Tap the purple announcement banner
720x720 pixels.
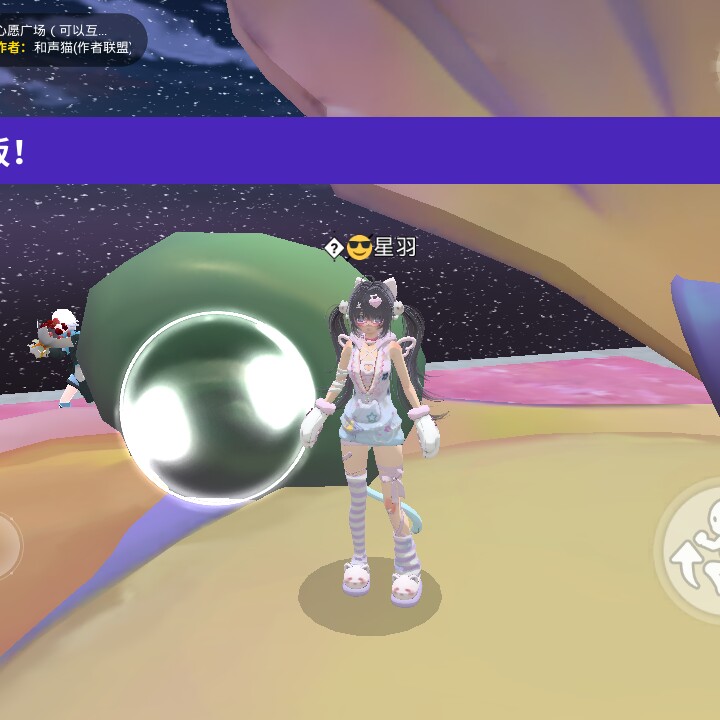(x=360, y=150)
